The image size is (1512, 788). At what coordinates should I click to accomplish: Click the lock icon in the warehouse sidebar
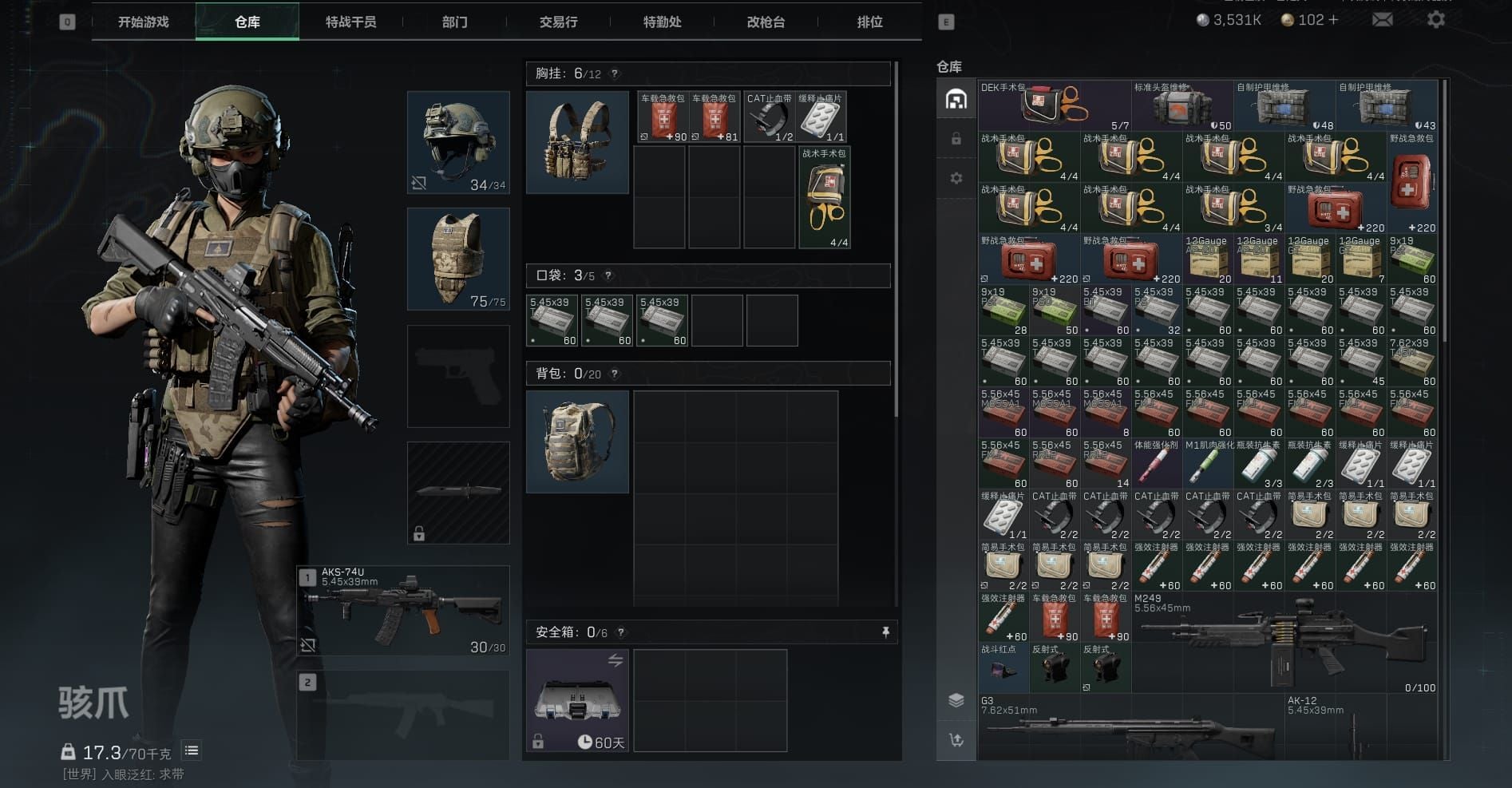(956, 138)
